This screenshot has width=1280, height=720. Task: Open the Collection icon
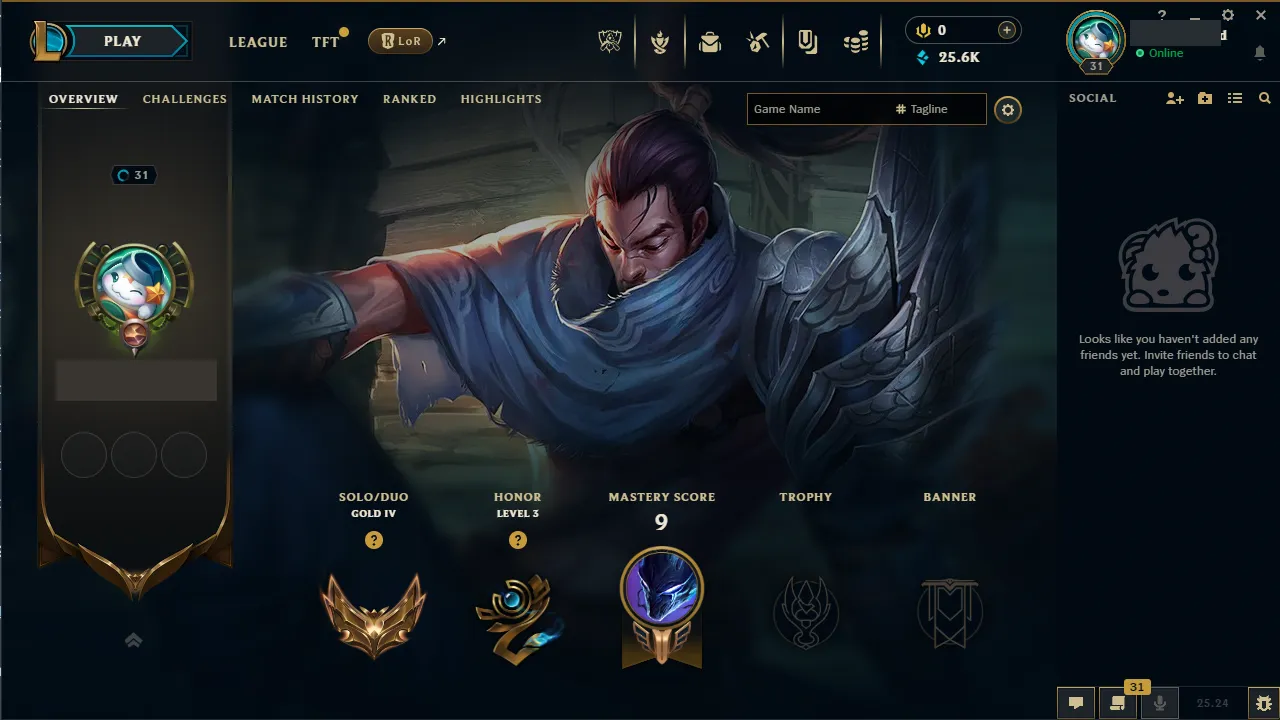point(807,41)
